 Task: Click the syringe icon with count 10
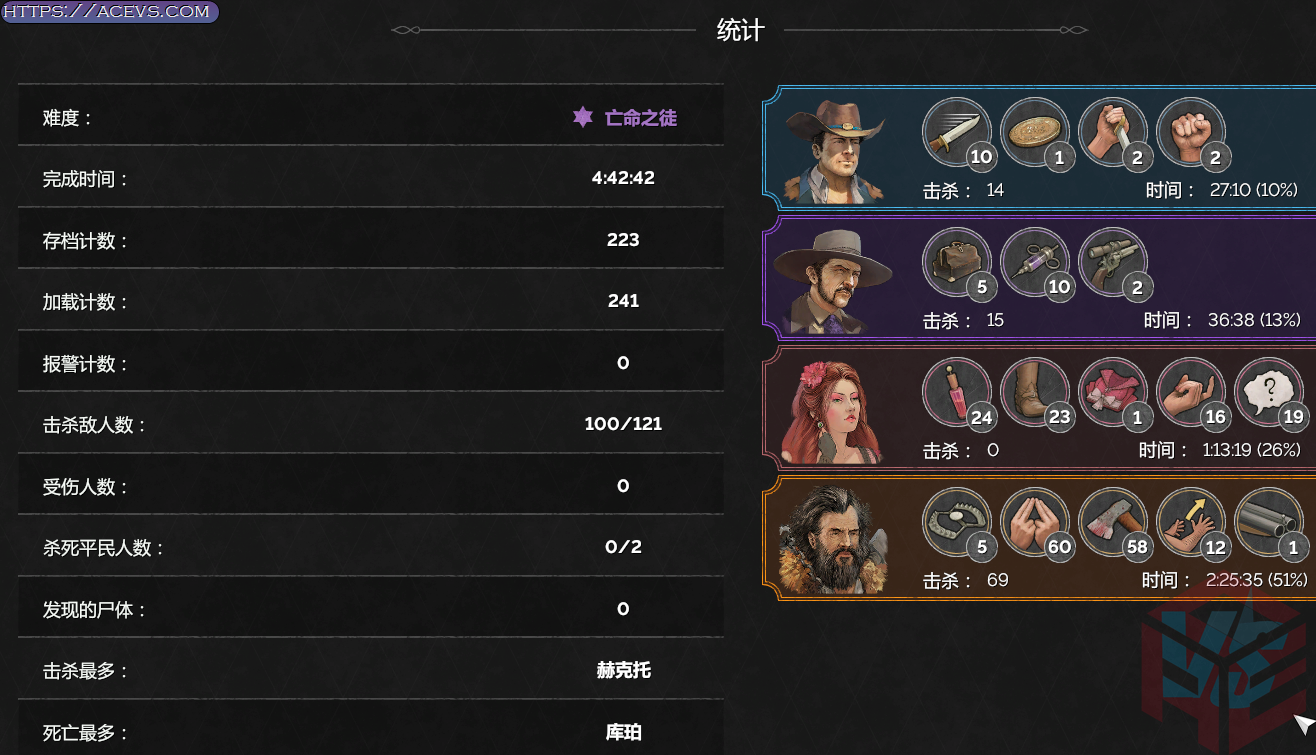point(1035,260)
